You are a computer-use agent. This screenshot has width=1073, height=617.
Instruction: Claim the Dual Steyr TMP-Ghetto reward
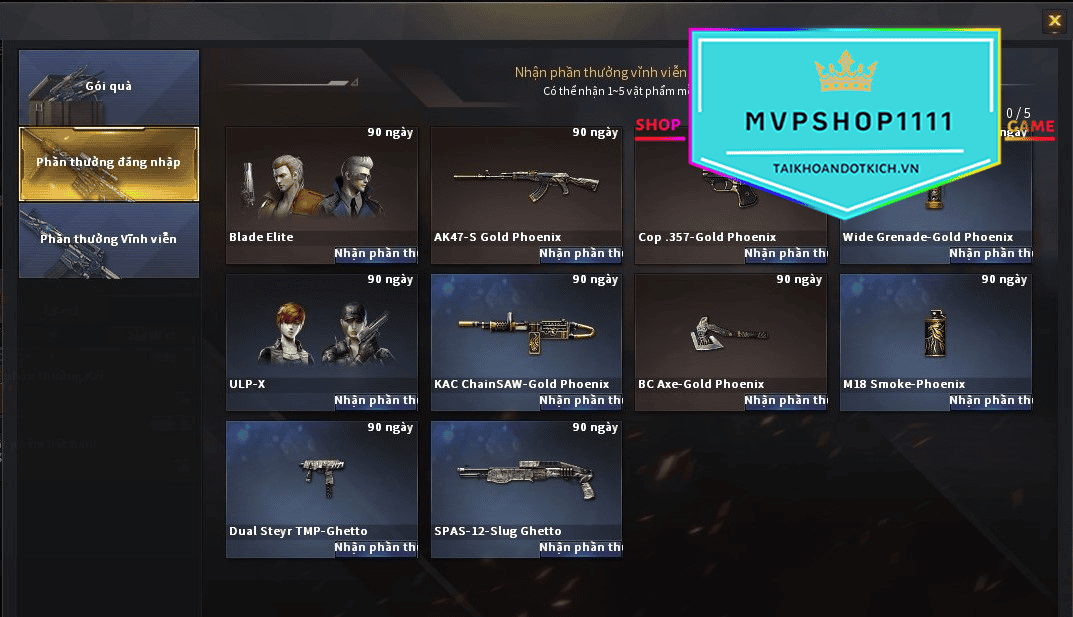(x=374, y=548)
